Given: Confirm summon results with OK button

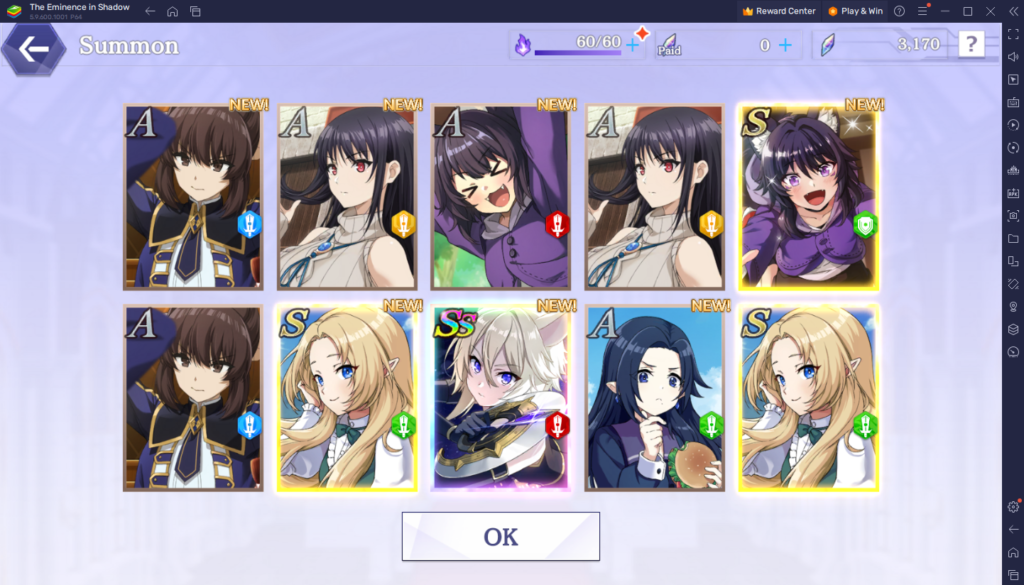Looking at the screenshot, I should [x=500, y=537].
